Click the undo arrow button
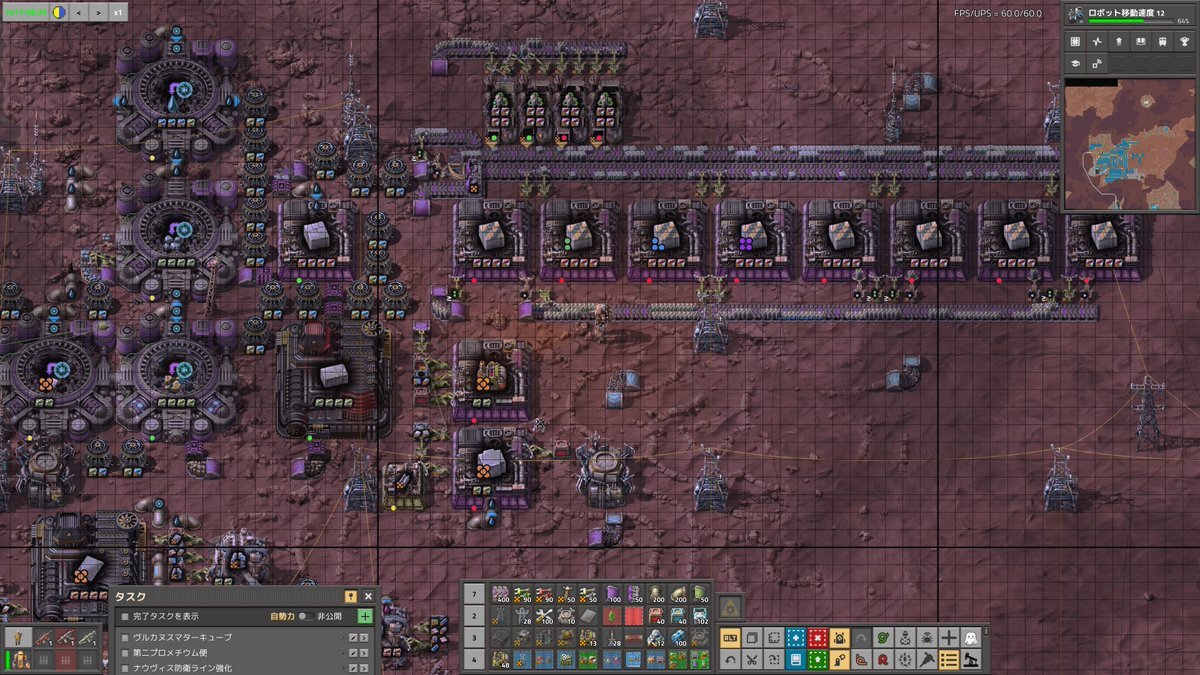1200x675 pixels. pos(730,659)
